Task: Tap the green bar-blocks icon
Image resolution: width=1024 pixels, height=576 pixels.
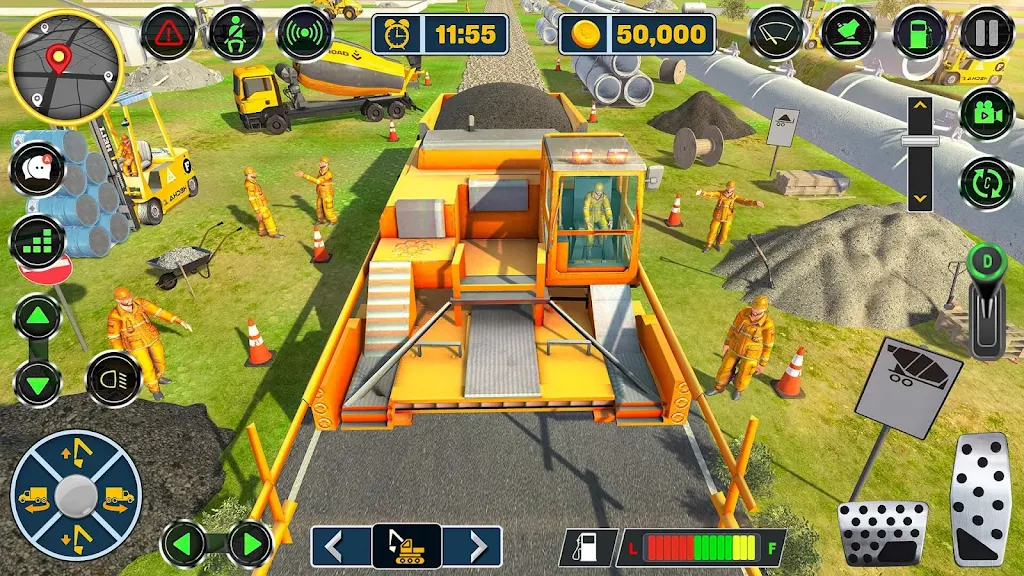Action: (38, 242)
